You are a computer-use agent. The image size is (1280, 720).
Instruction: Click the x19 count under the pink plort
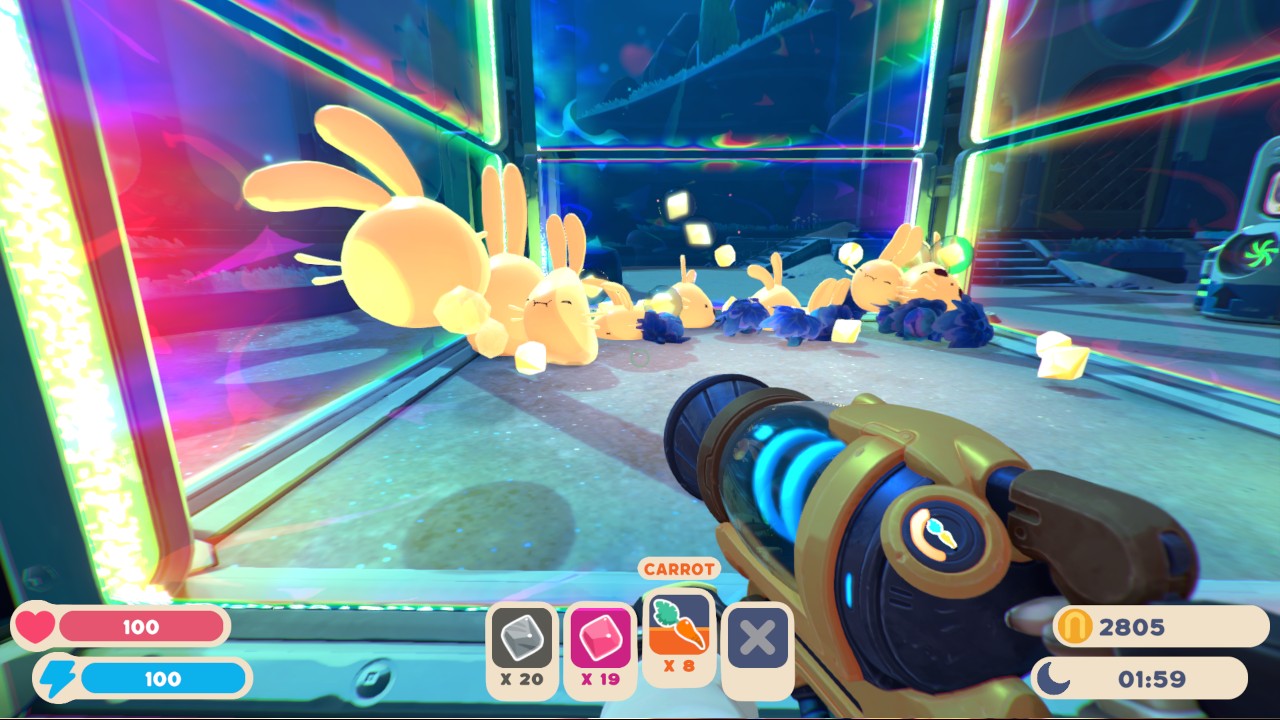pyautogui.click(x=600, y=680)
